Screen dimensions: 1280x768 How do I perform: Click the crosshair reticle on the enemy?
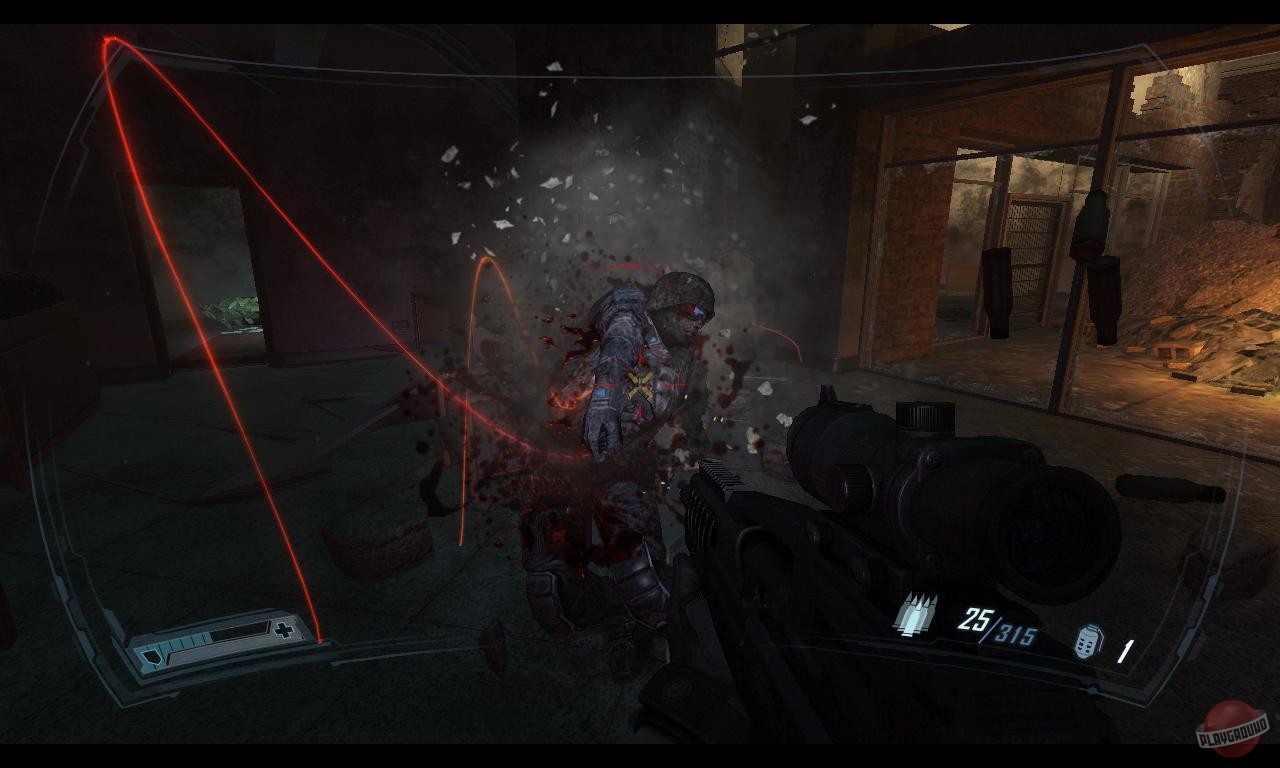click(x=641, y=385)
